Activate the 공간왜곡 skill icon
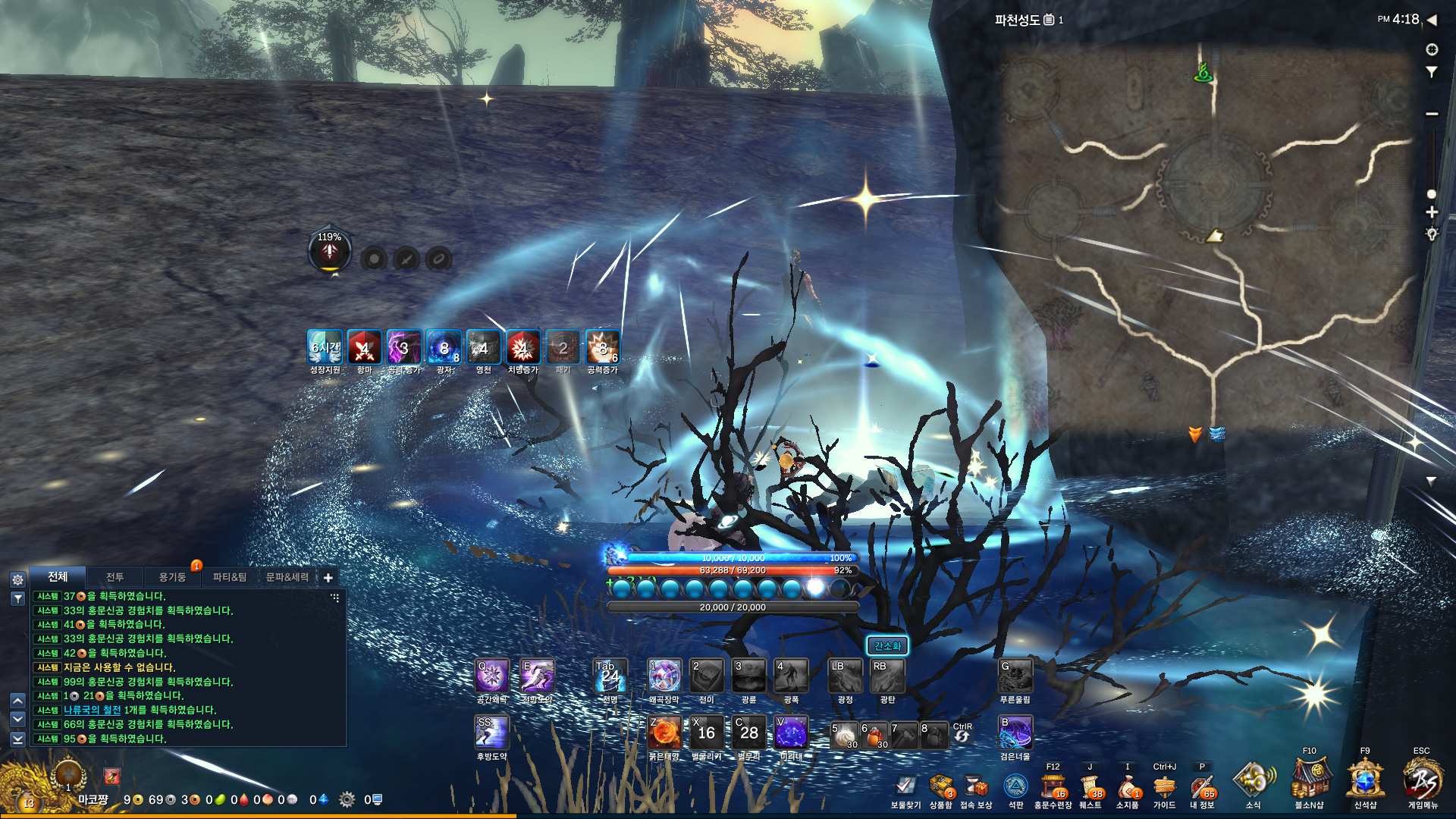This screenshot has width=1456, height=819. (x=491, y=676)
